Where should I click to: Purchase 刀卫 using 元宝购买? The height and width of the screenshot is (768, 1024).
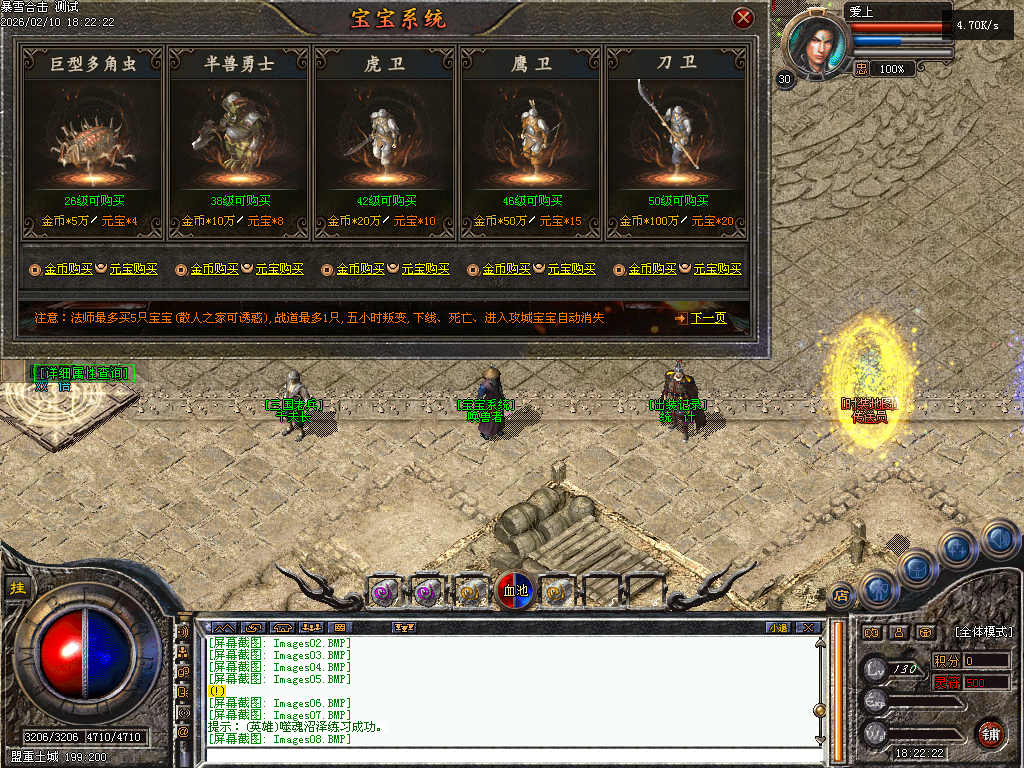tap(717, 269)
